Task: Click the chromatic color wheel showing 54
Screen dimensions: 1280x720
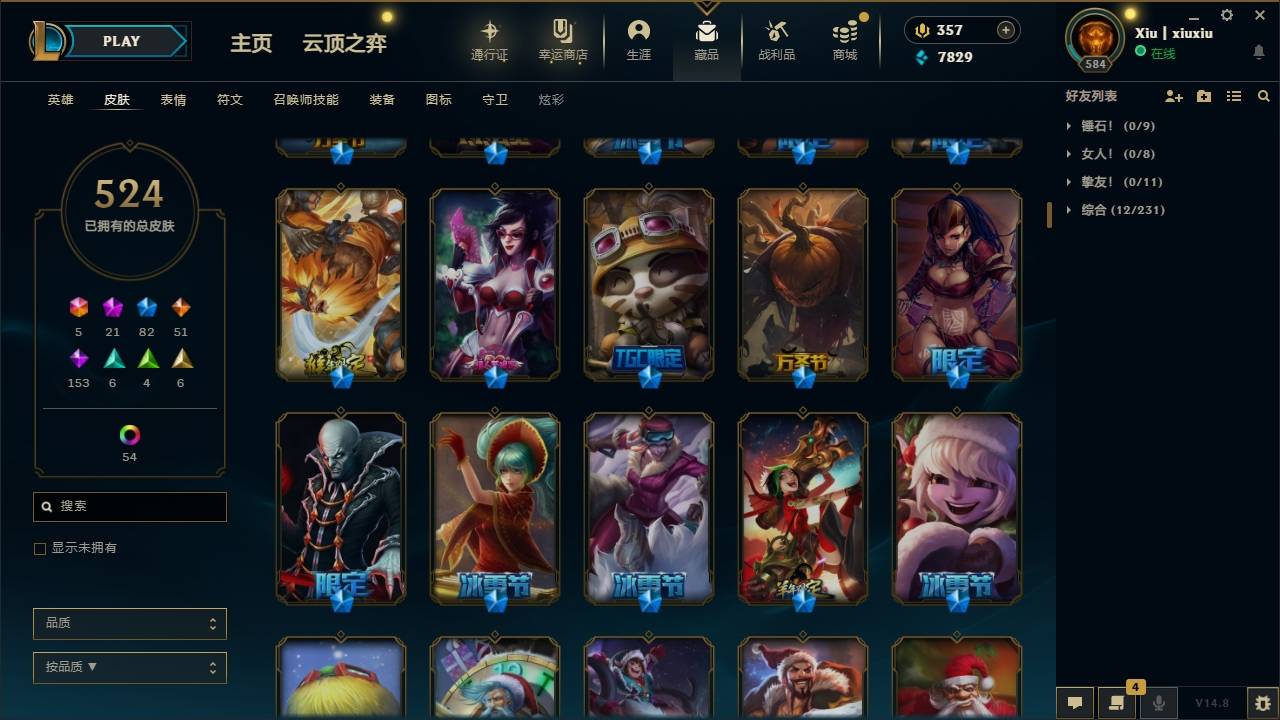Action: tap(129, 436)
